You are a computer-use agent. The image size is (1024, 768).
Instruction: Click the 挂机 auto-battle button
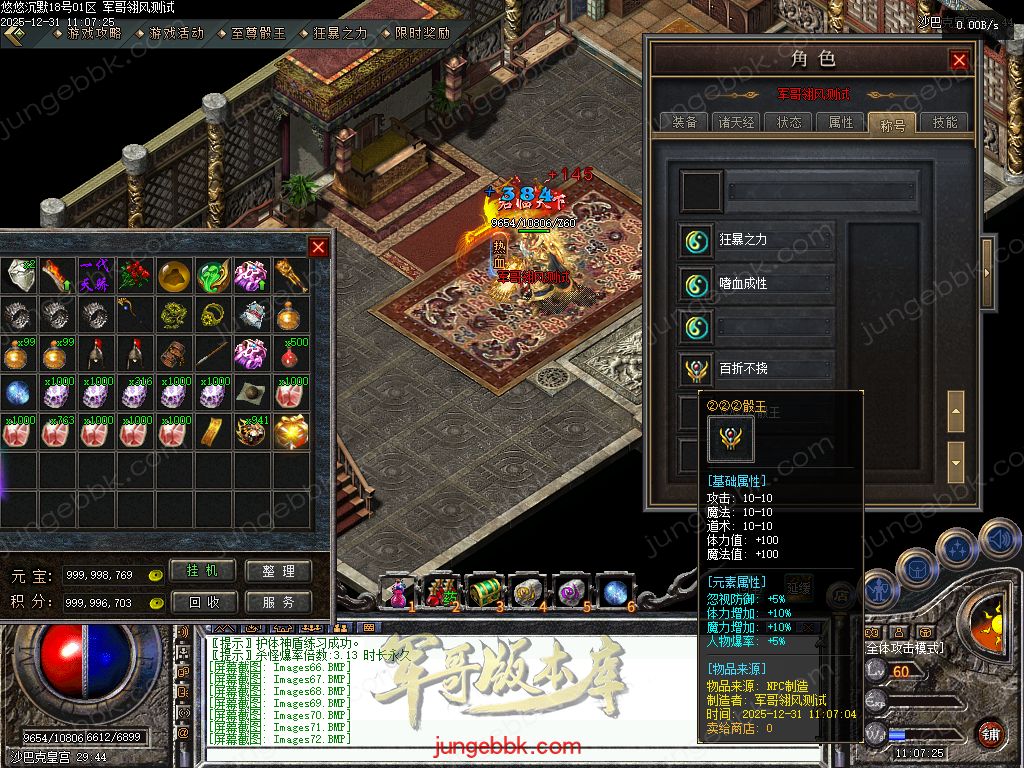[204, 571]
